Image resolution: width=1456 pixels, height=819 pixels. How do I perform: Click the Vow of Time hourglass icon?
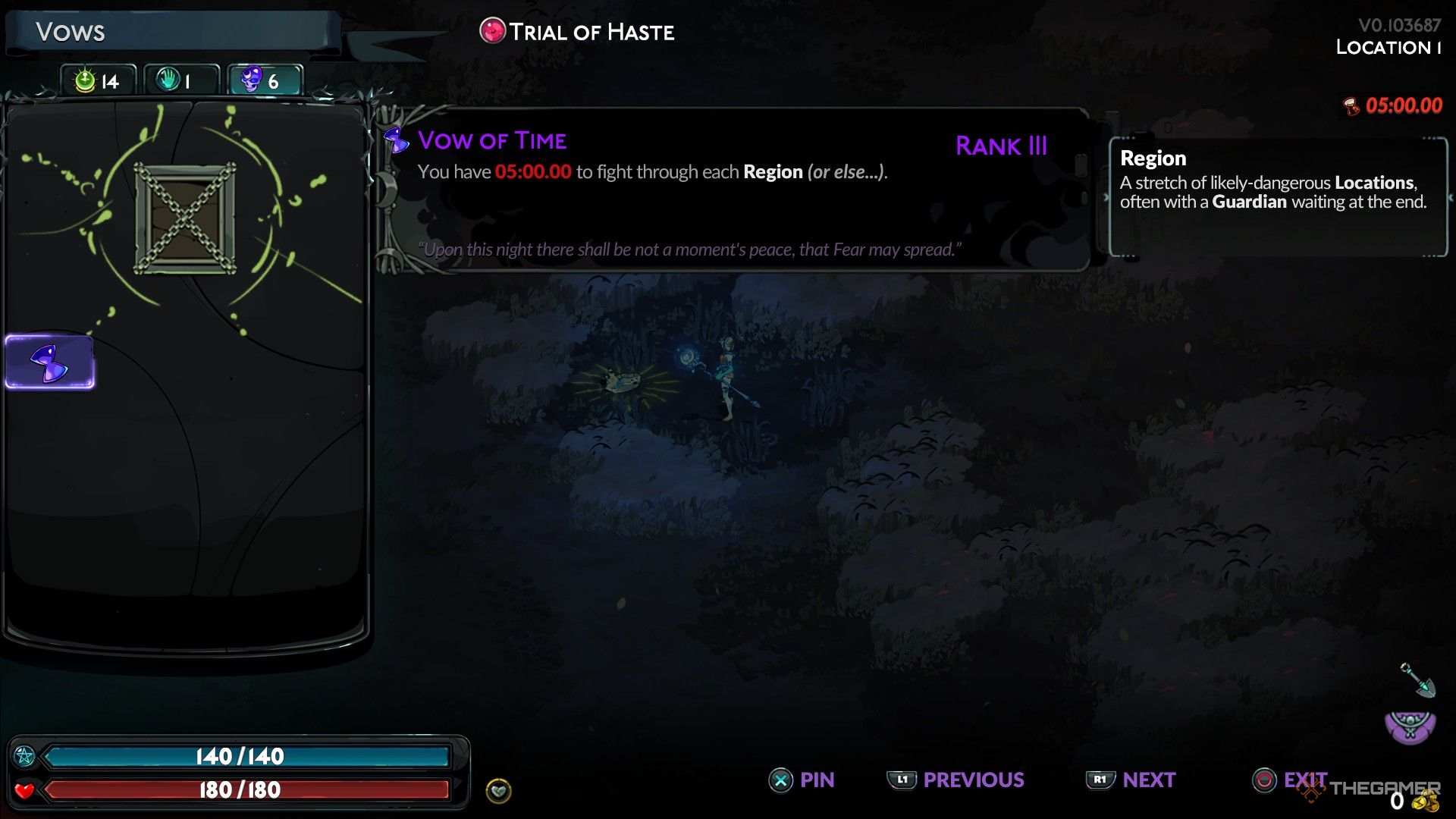(396, 140)
